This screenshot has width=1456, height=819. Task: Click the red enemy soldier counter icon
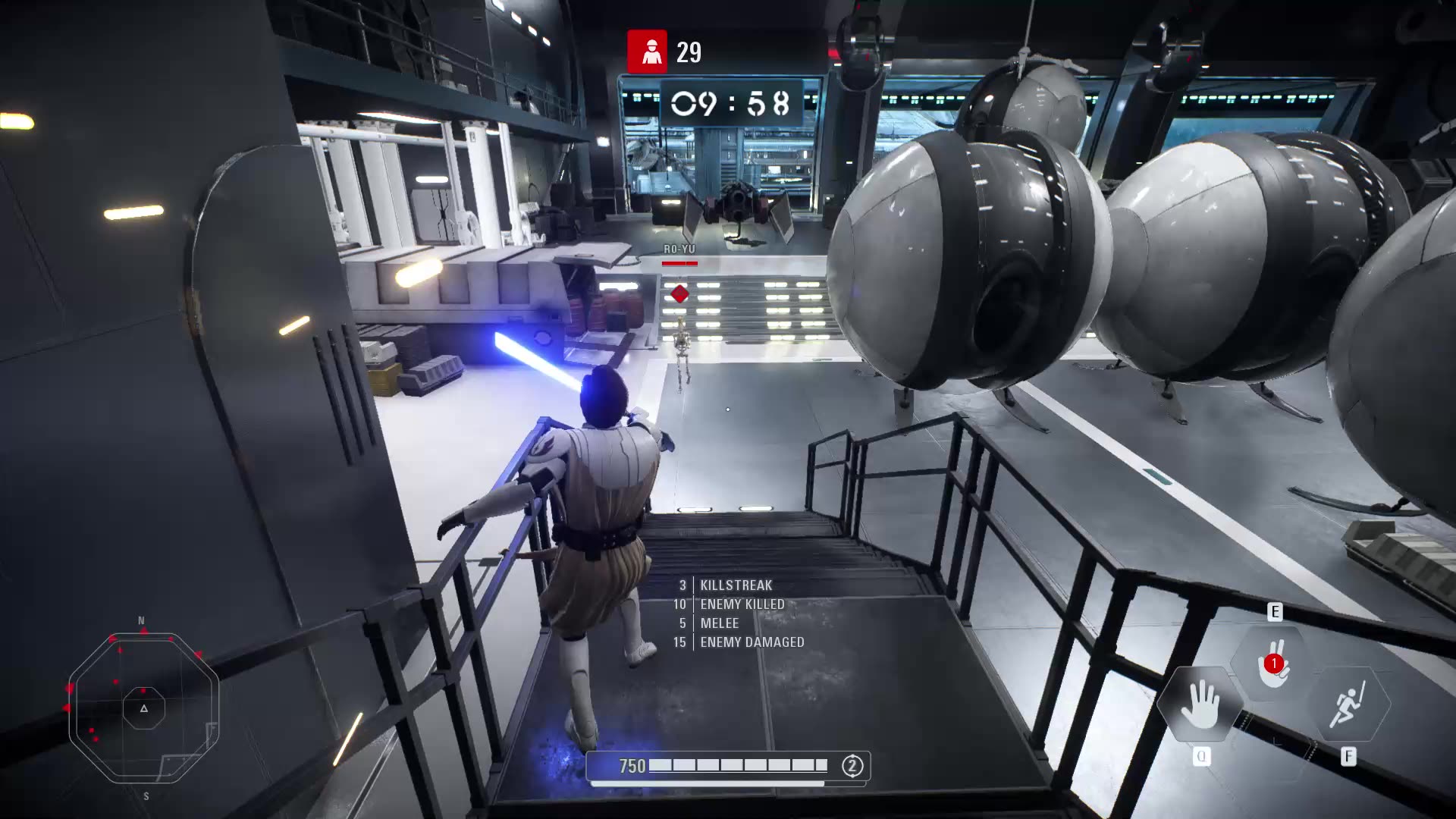click(x=645, y=52)
